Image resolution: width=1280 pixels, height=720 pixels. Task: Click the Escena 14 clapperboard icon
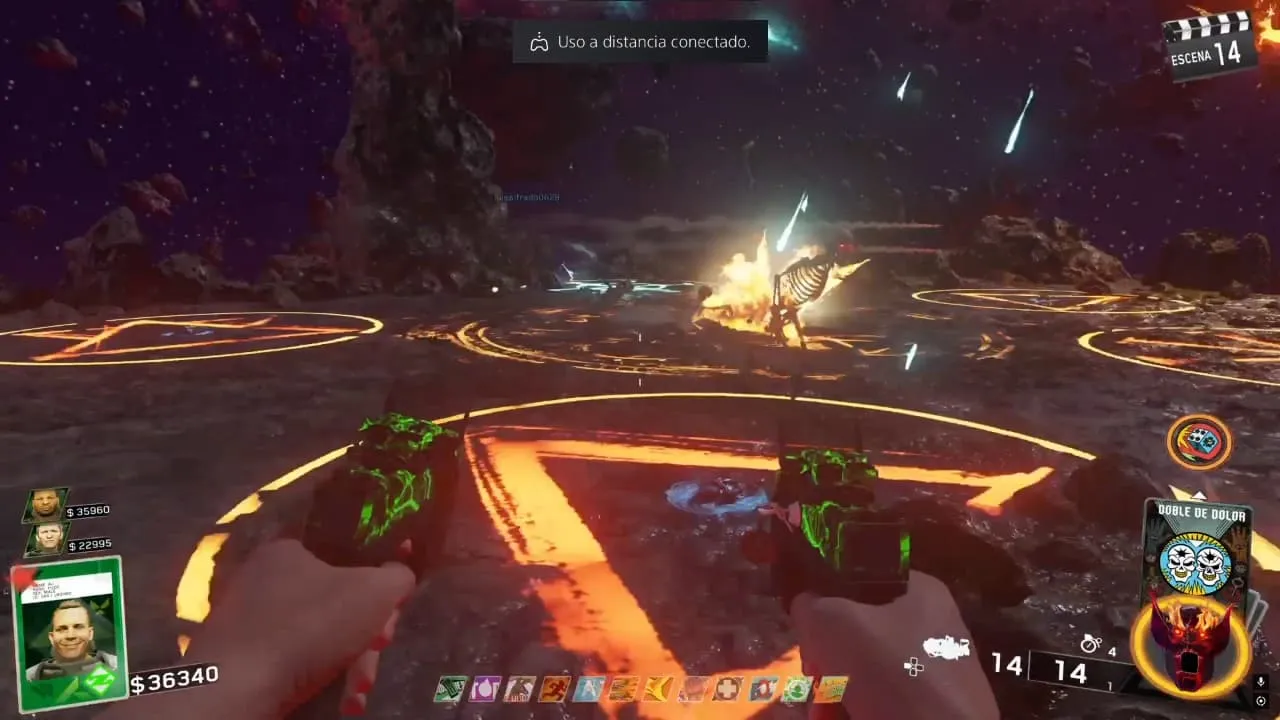coord(1209,45)
